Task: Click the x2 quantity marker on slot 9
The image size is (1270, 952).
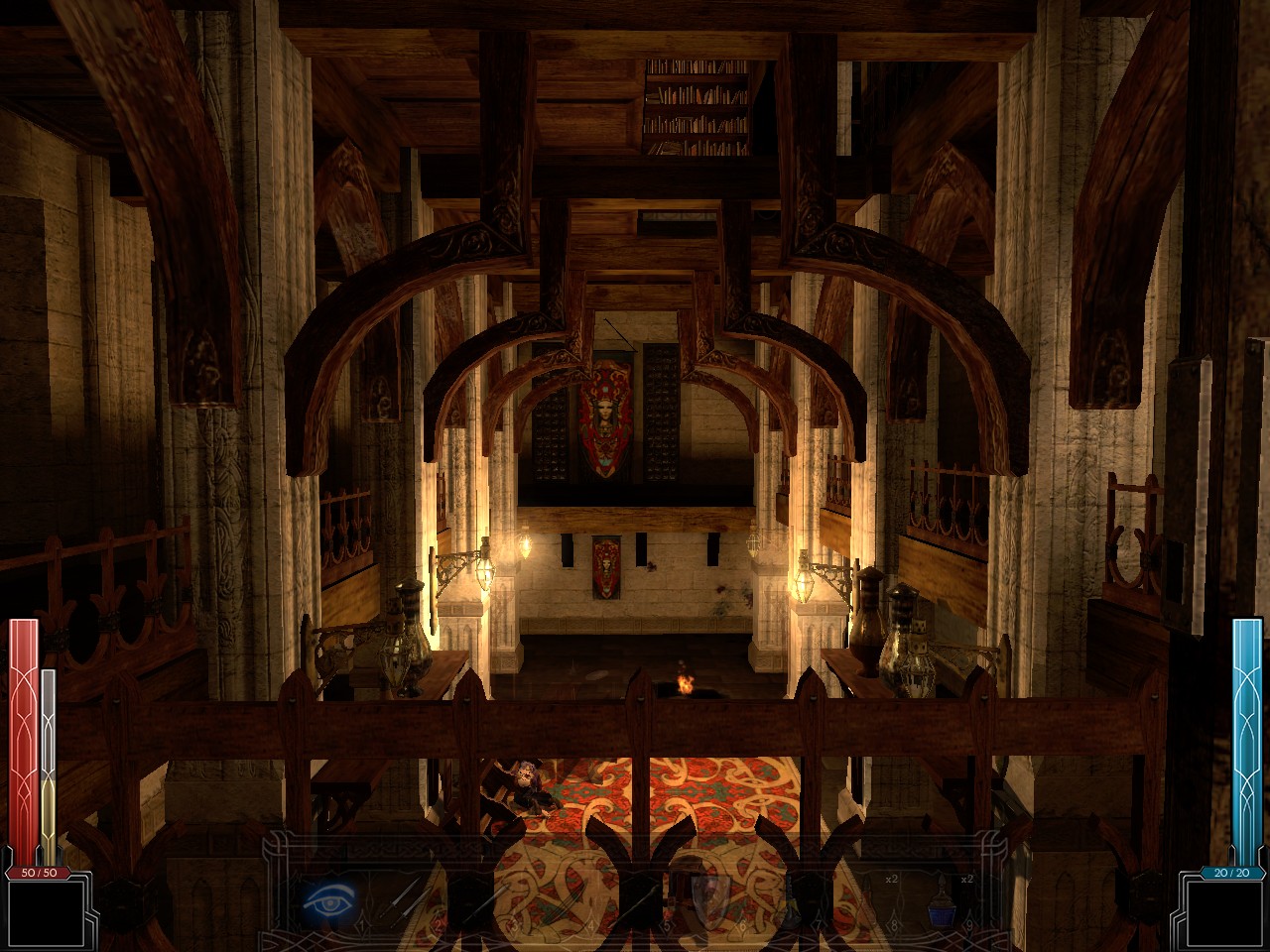Action: [966, 878]
